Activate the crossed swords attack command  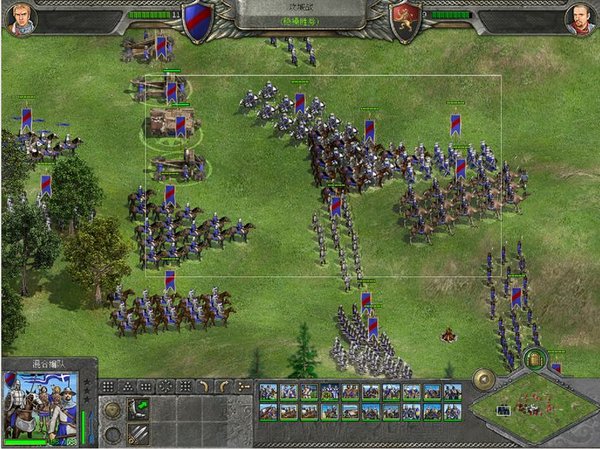[x=138, y=433]
